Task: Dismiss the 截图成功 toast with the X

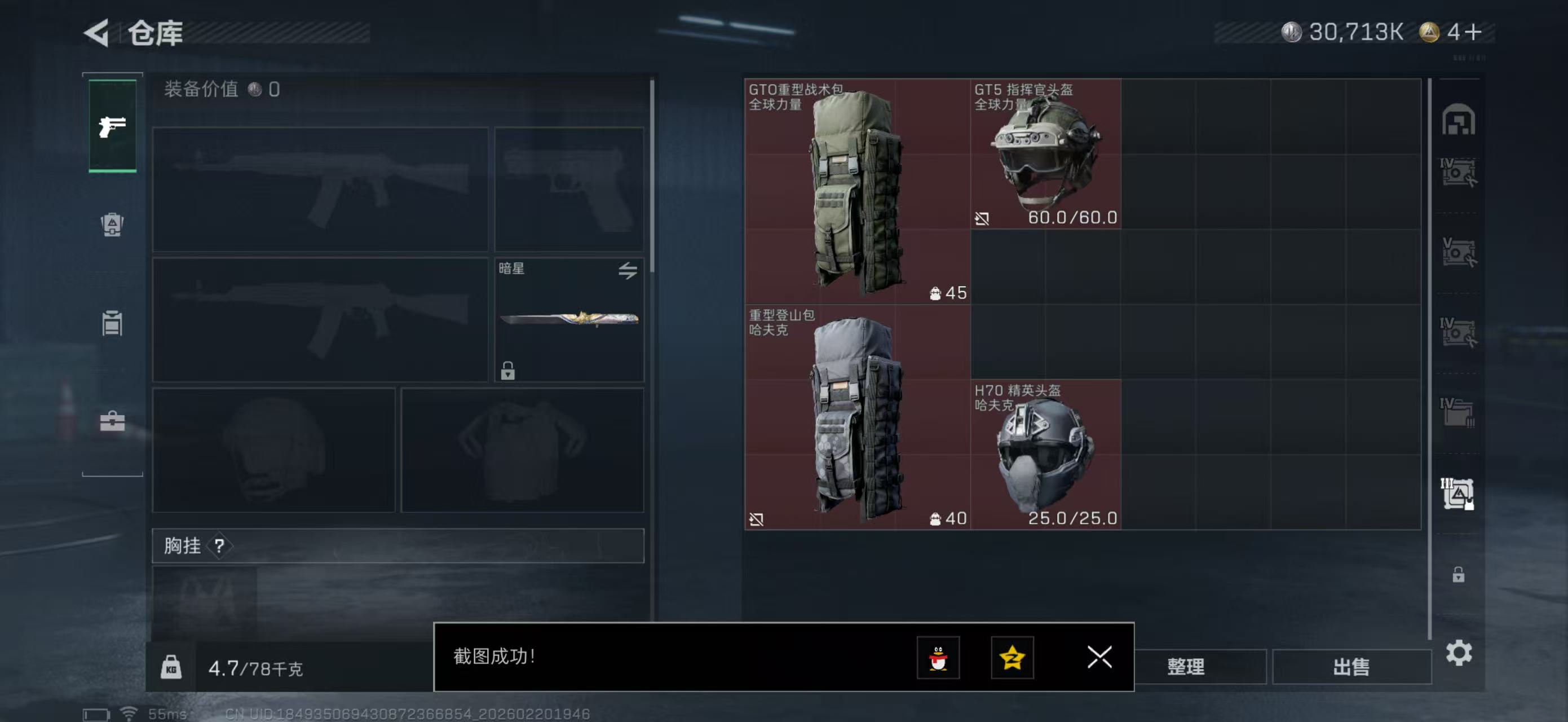Action: tap(1099, 658)
